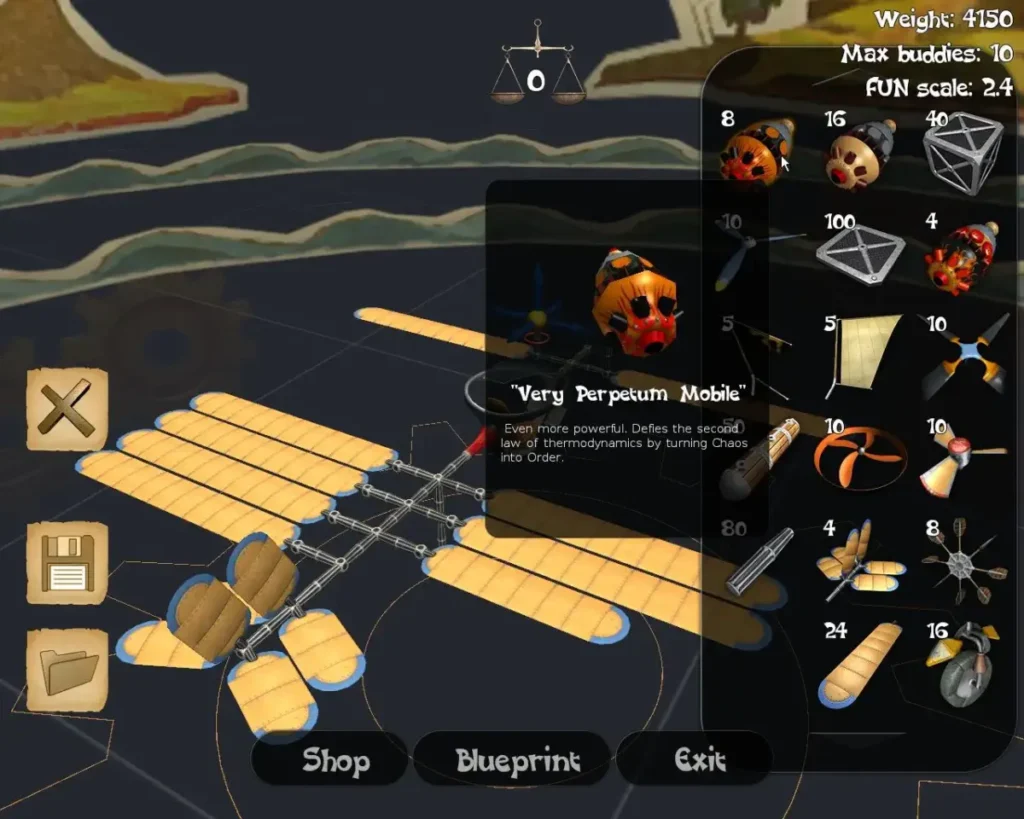Choose the wireframe cube part
Screen dimensions: 1024x819
point(962,152)
